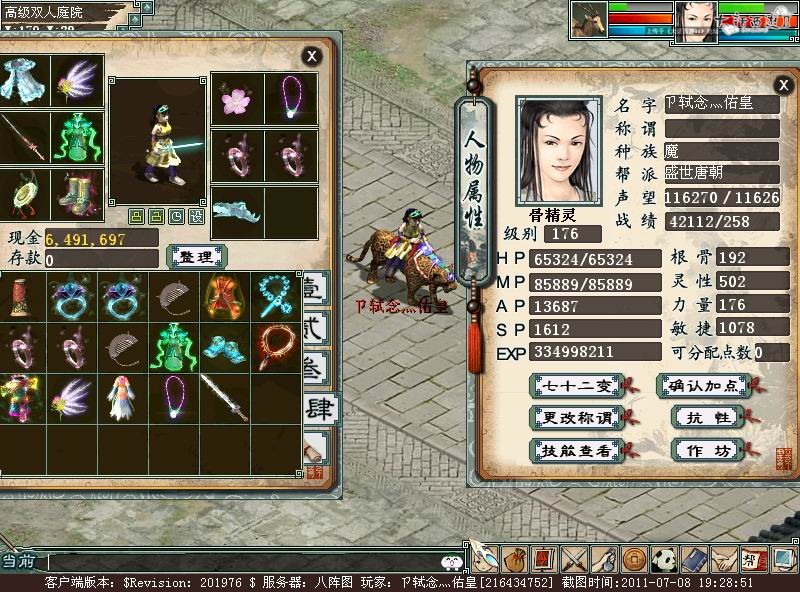Select the equipped boots slot
The height and width of the screenshot is (592, 800).
point(75,192)
